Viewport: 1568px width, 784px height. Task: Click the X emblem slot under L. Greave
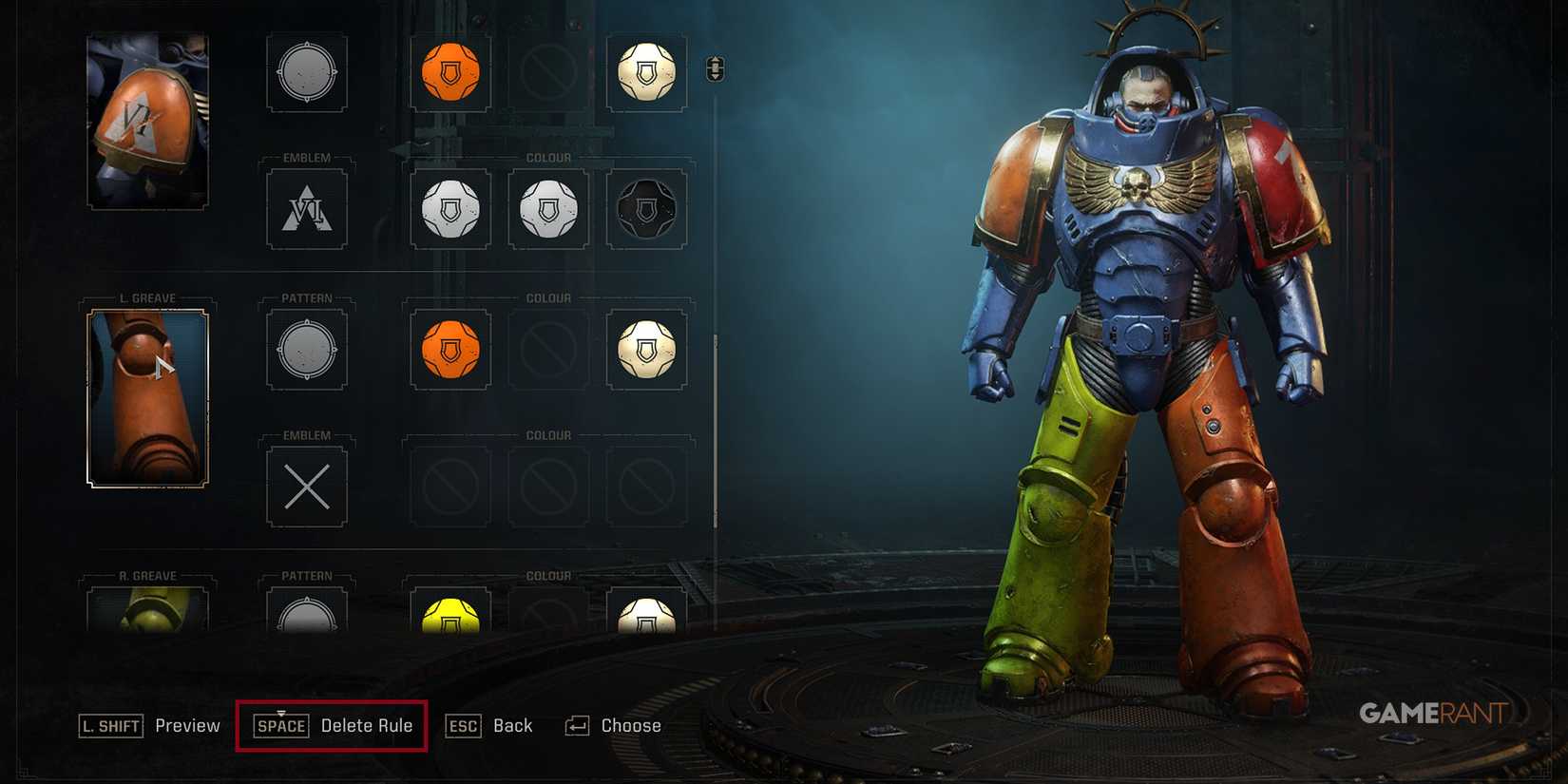coord(306,486)
